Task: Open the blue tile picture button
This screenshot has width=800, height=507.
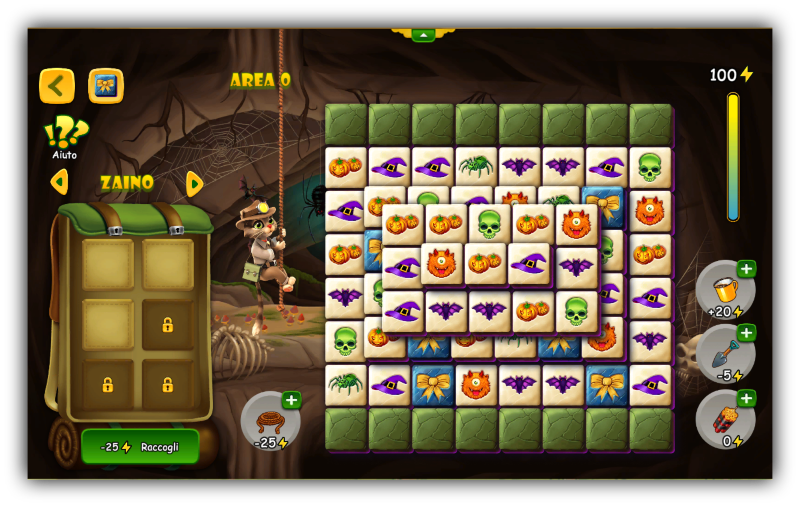Action: [x=106, y=86]
